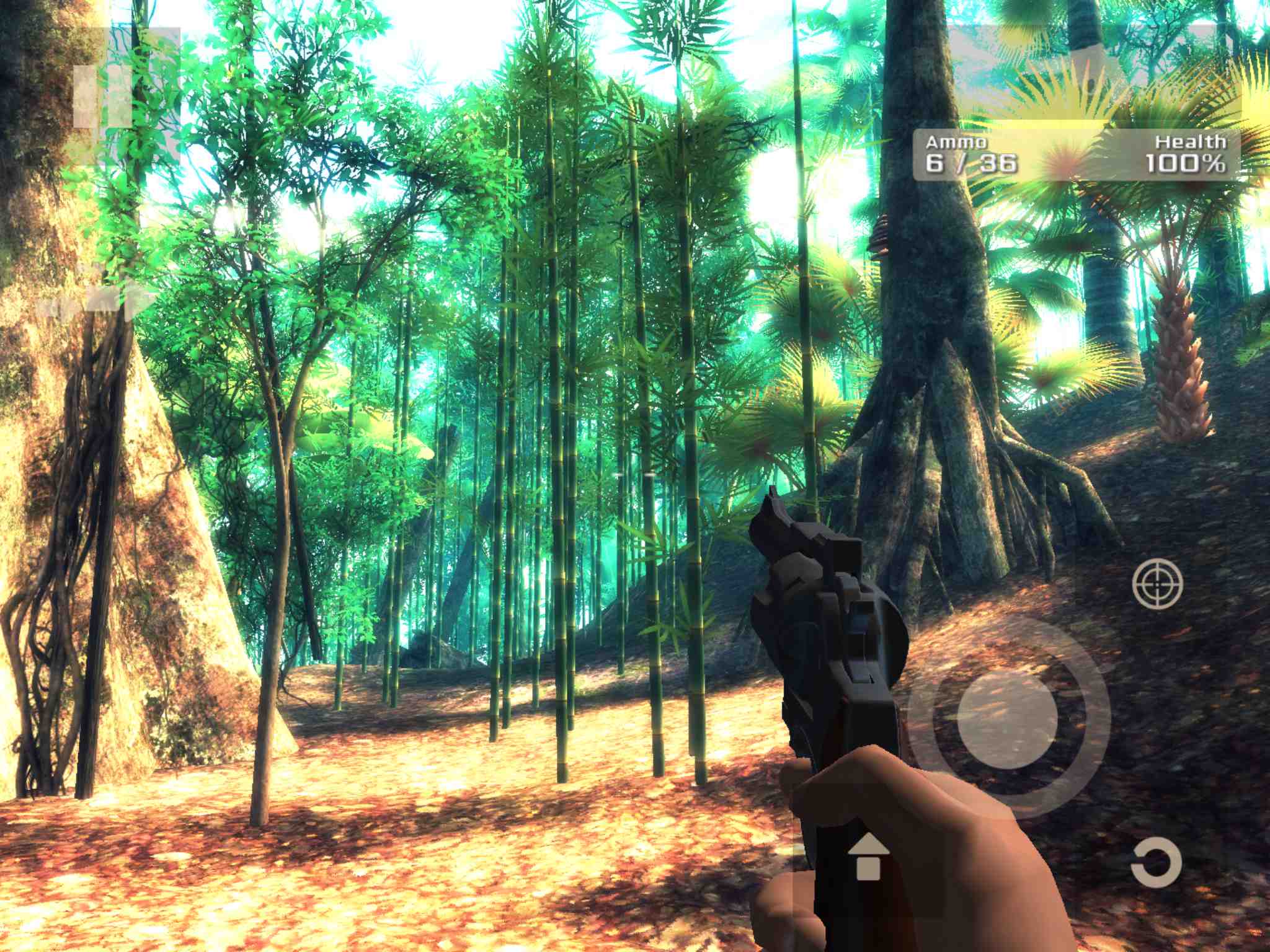Reload the revolver with the circular arrow

coord(1156,862)
